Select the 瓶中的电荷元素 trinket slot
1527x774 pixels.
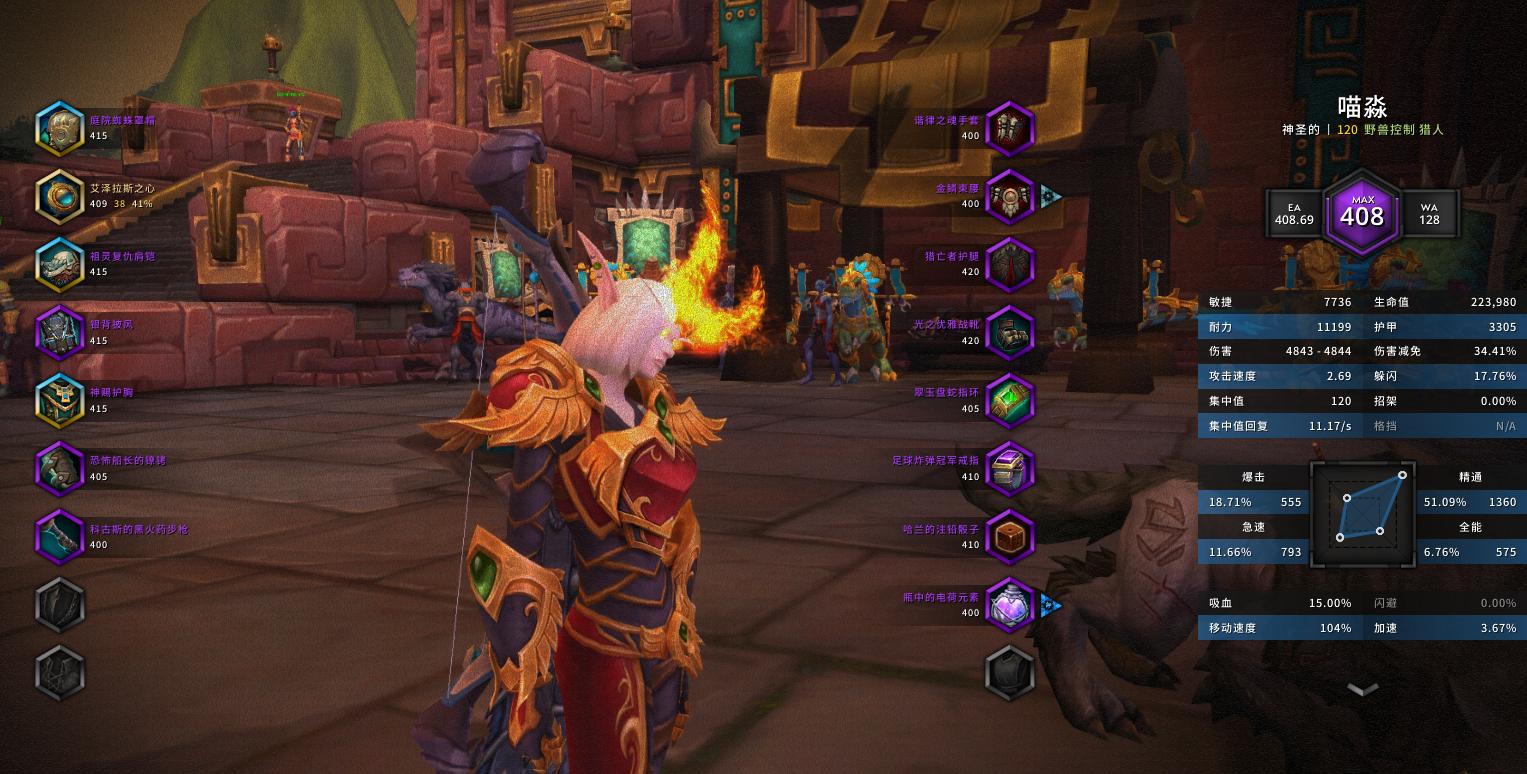coord(1009,604)
